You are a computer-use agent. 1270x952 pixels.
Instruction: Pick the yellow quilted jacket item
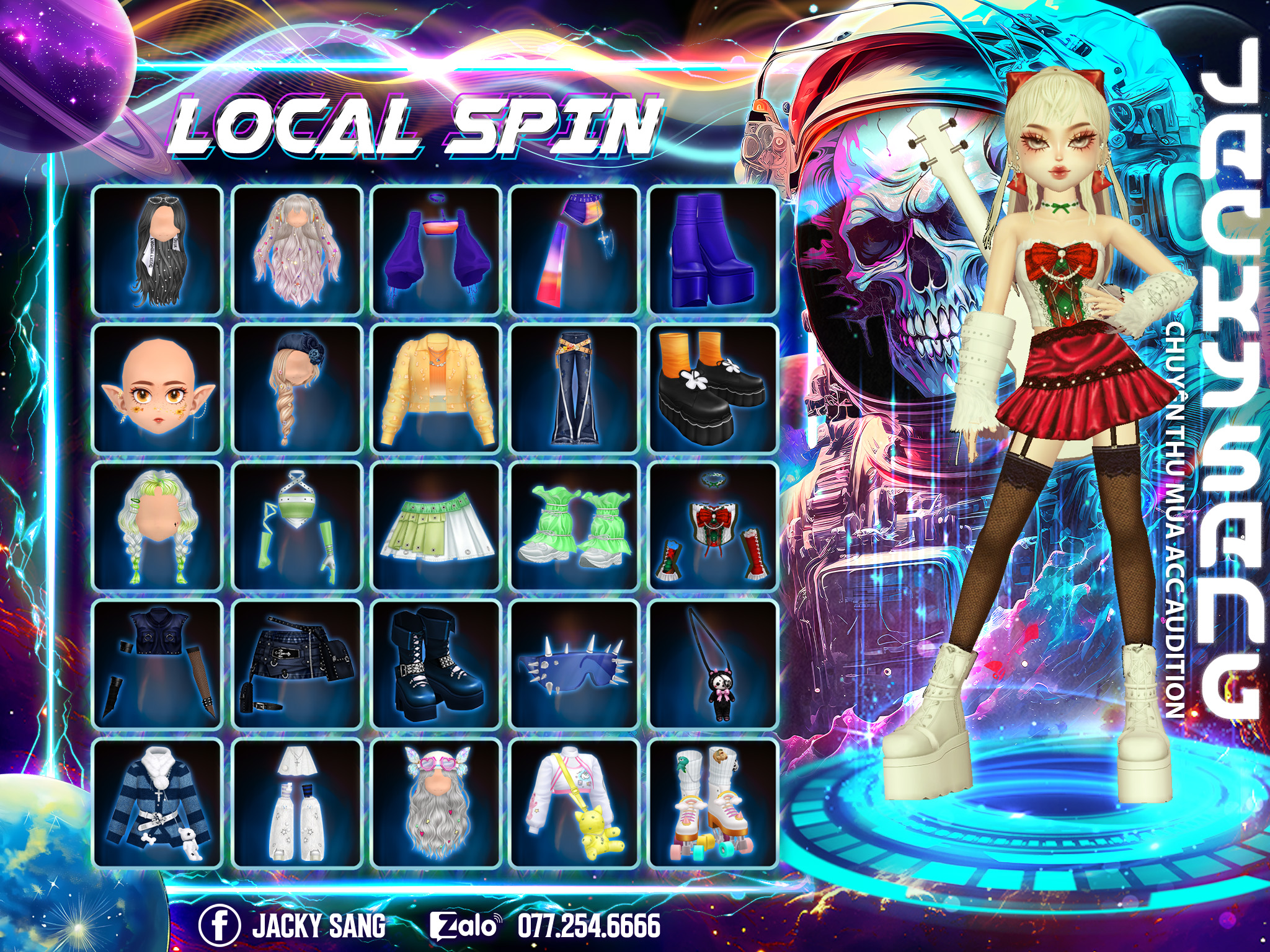click(435, 388)
